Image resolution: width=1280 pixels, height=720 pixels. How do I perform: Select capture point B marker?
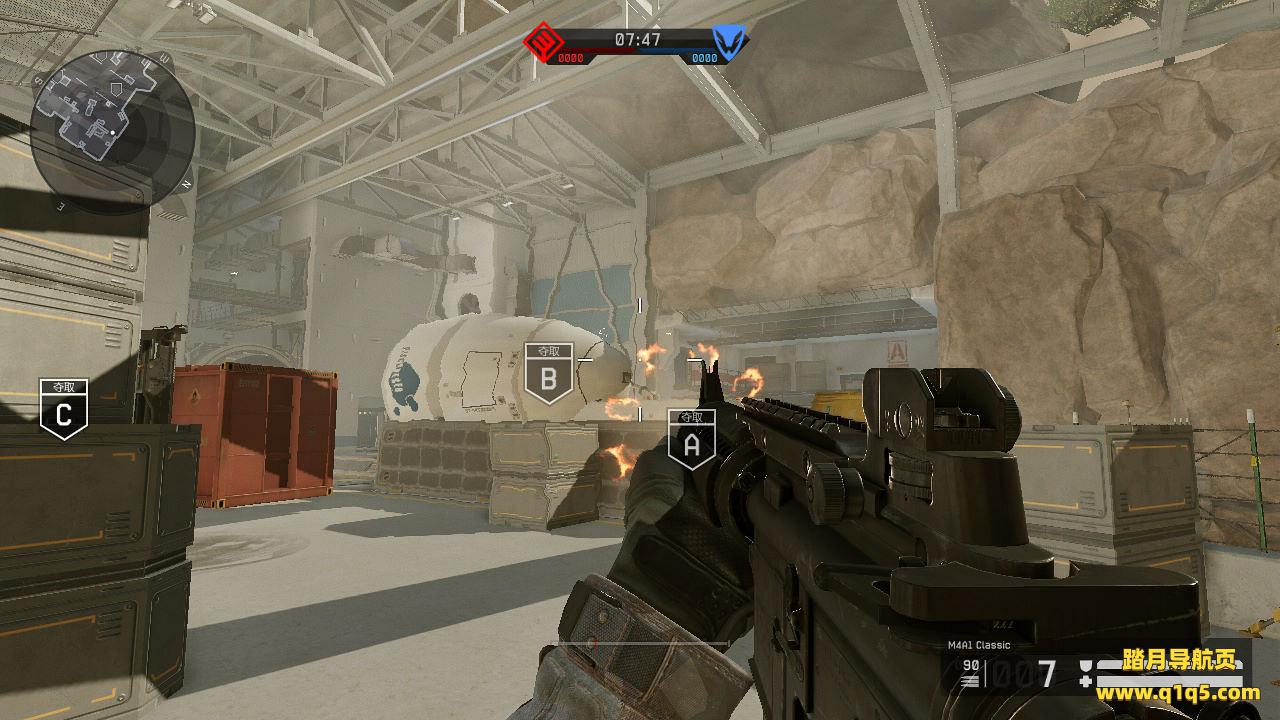pyautogui.click(x=548, y=374)
